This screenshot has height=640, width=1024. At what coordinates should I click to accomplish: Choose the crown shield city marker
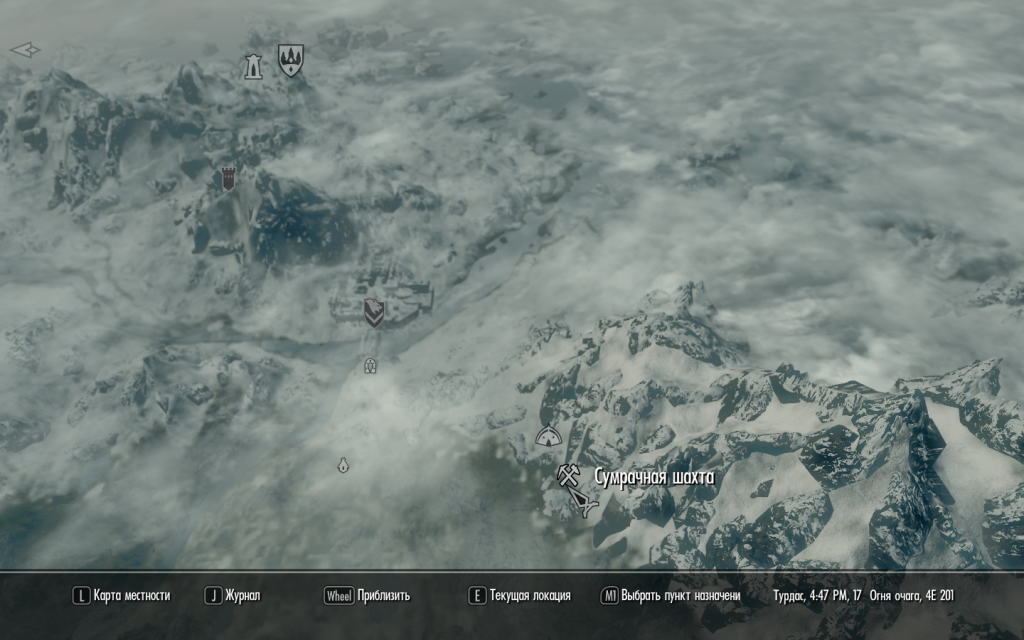click(291, 60)
